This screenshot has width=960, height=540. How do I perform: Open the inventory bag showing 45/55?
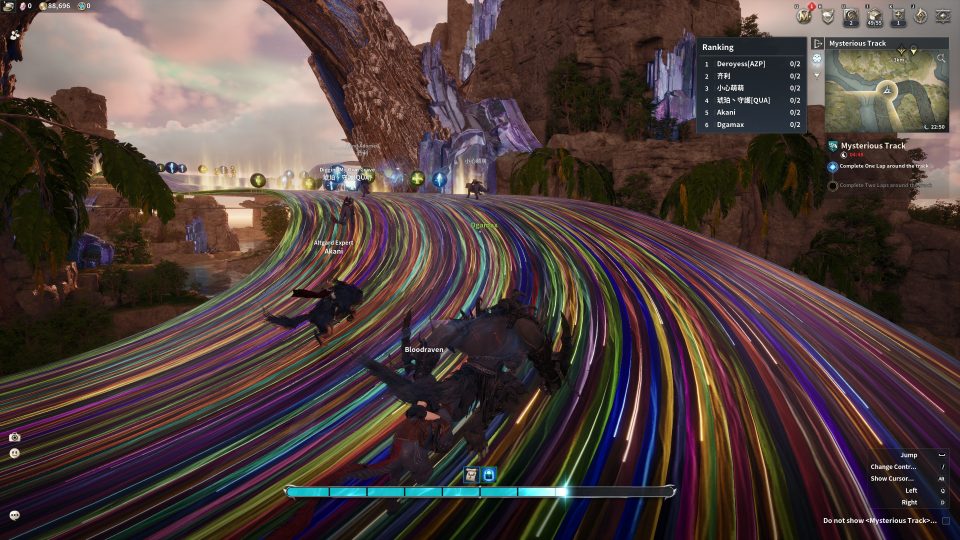875,15
